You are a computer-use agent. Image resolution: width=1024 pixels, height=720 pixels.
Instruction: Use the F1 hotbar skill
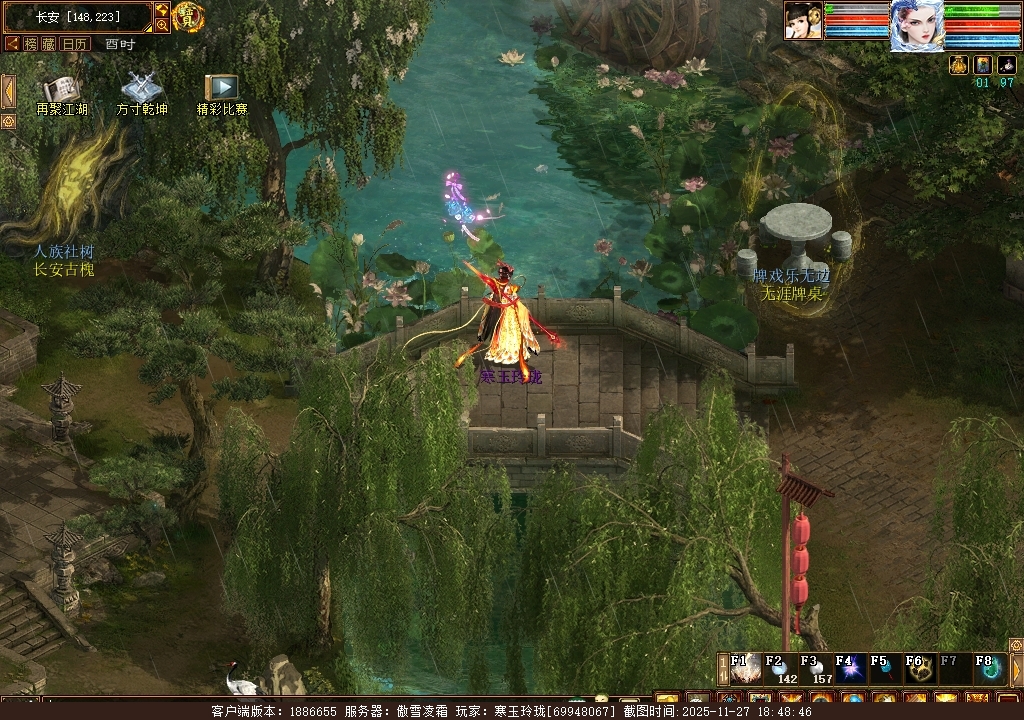[x=745, y=669]
